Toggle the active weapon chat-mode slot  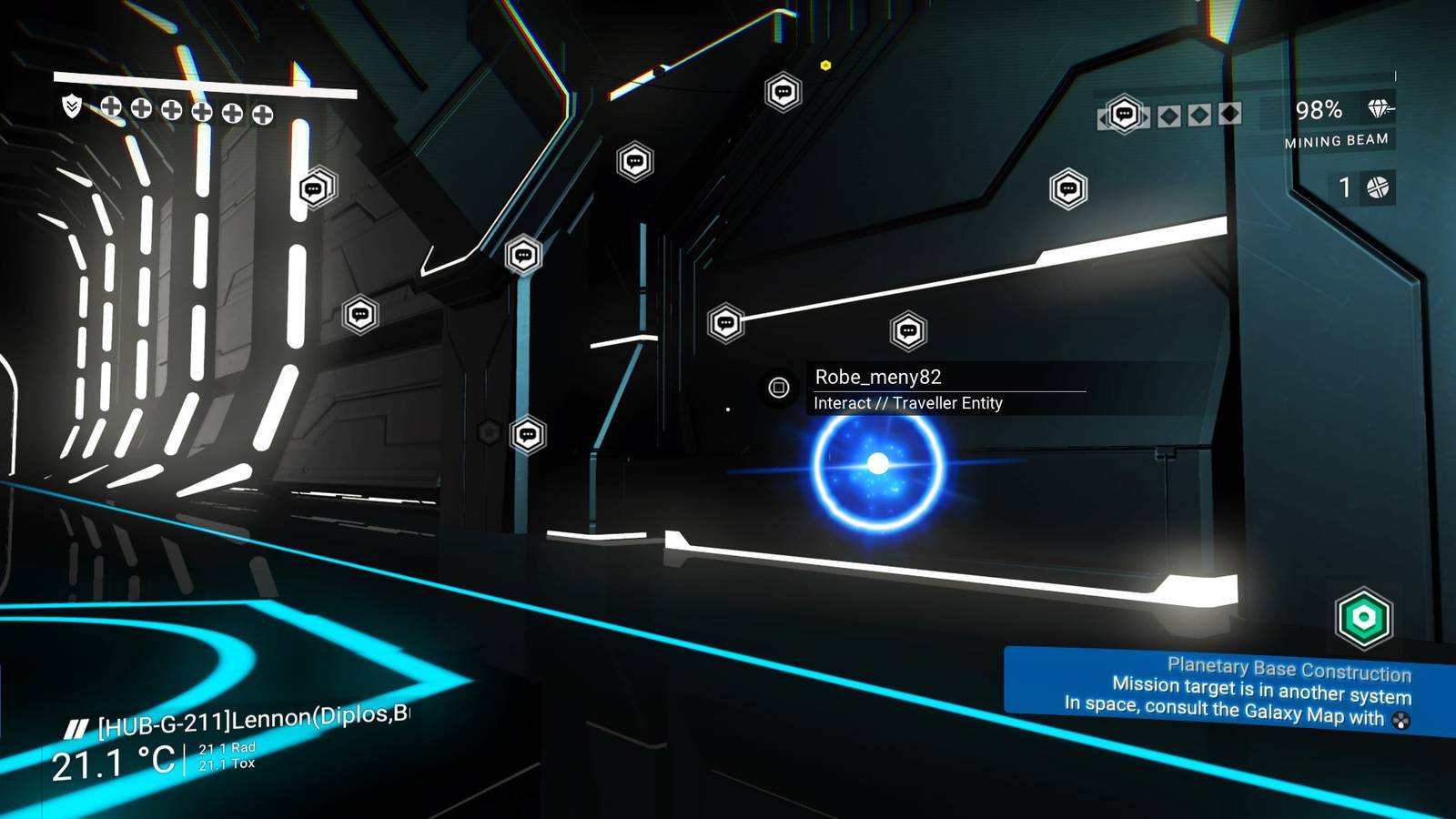[x=1125, y=114]
